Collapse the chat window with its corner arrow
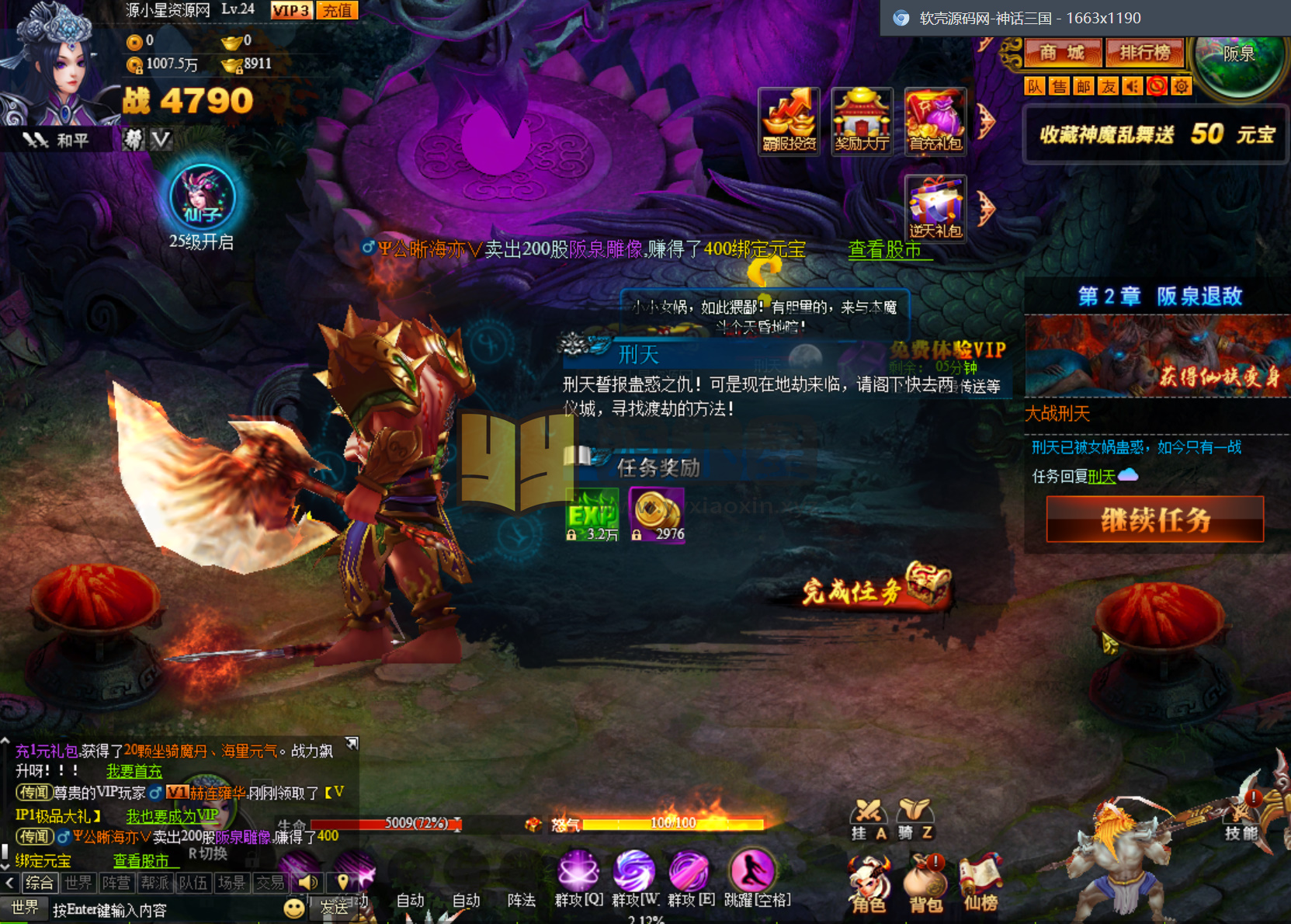The width and height of the screenshot is (1291, 924). point(352,743)
